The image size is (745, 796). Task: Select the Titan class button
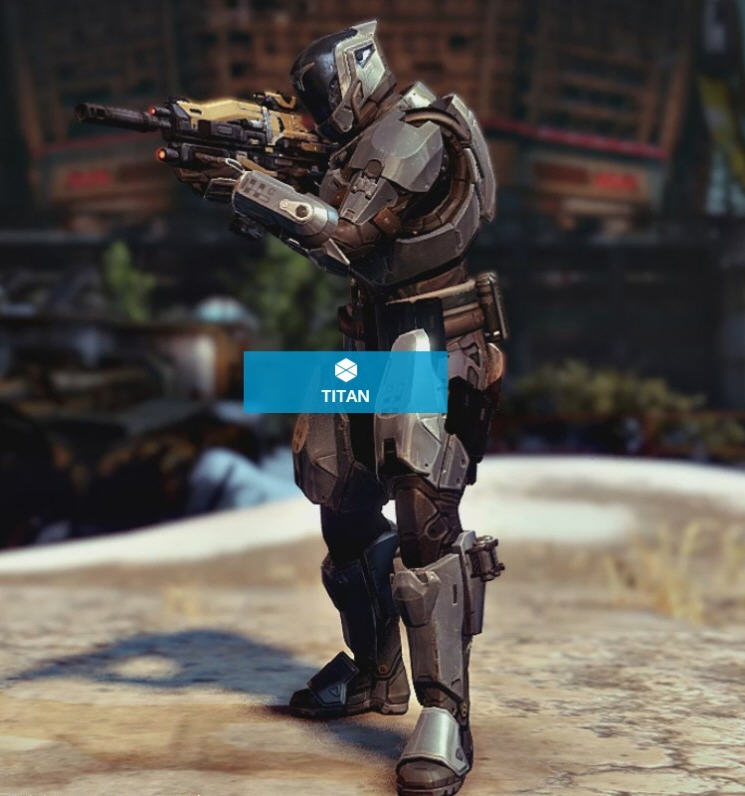(x=345, y=382)
